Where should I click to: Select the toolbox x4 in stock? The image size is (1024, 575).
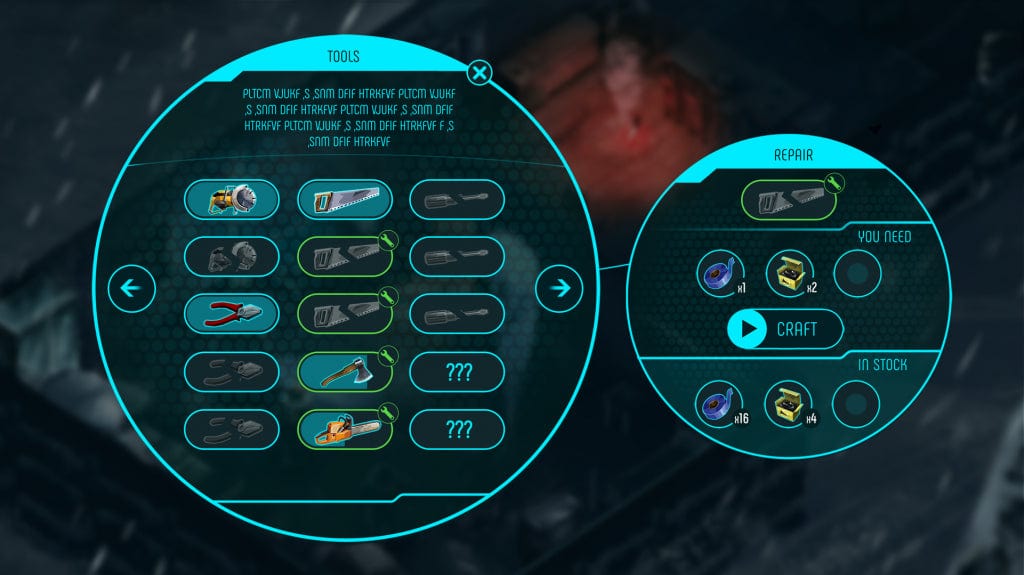(x=789, y=405)
